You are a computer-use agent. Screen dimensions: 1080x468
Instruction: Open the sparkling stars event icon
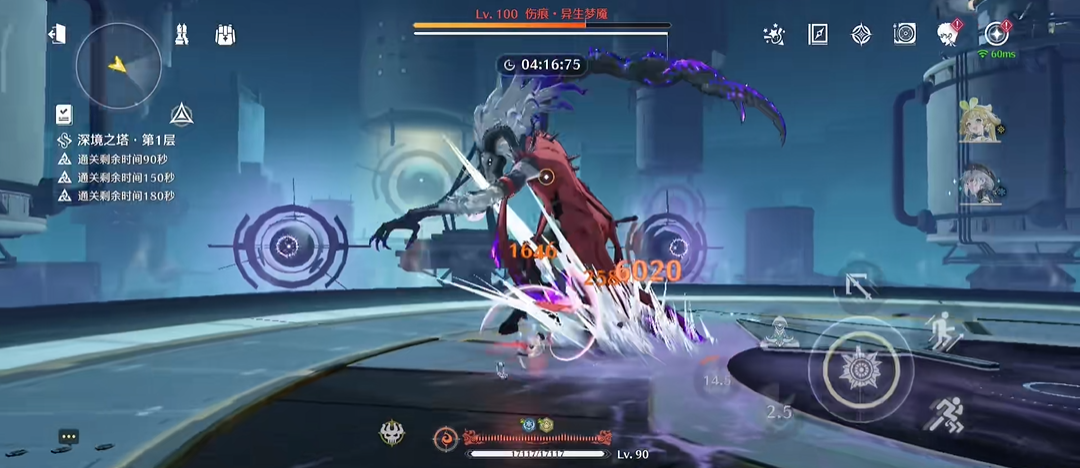773,35
